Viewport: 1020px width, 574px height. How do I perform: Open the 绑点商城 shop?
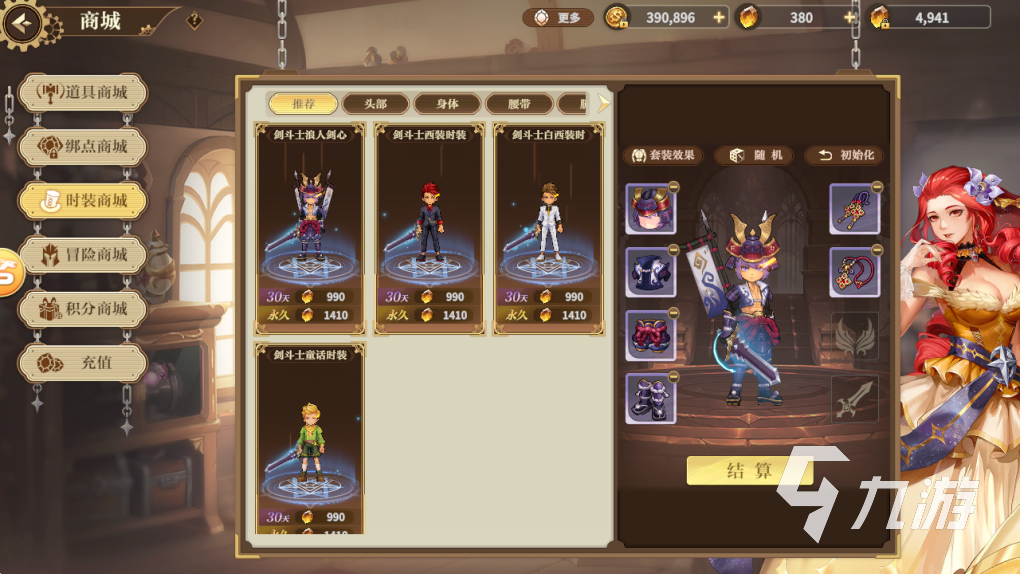pos(83,147)
